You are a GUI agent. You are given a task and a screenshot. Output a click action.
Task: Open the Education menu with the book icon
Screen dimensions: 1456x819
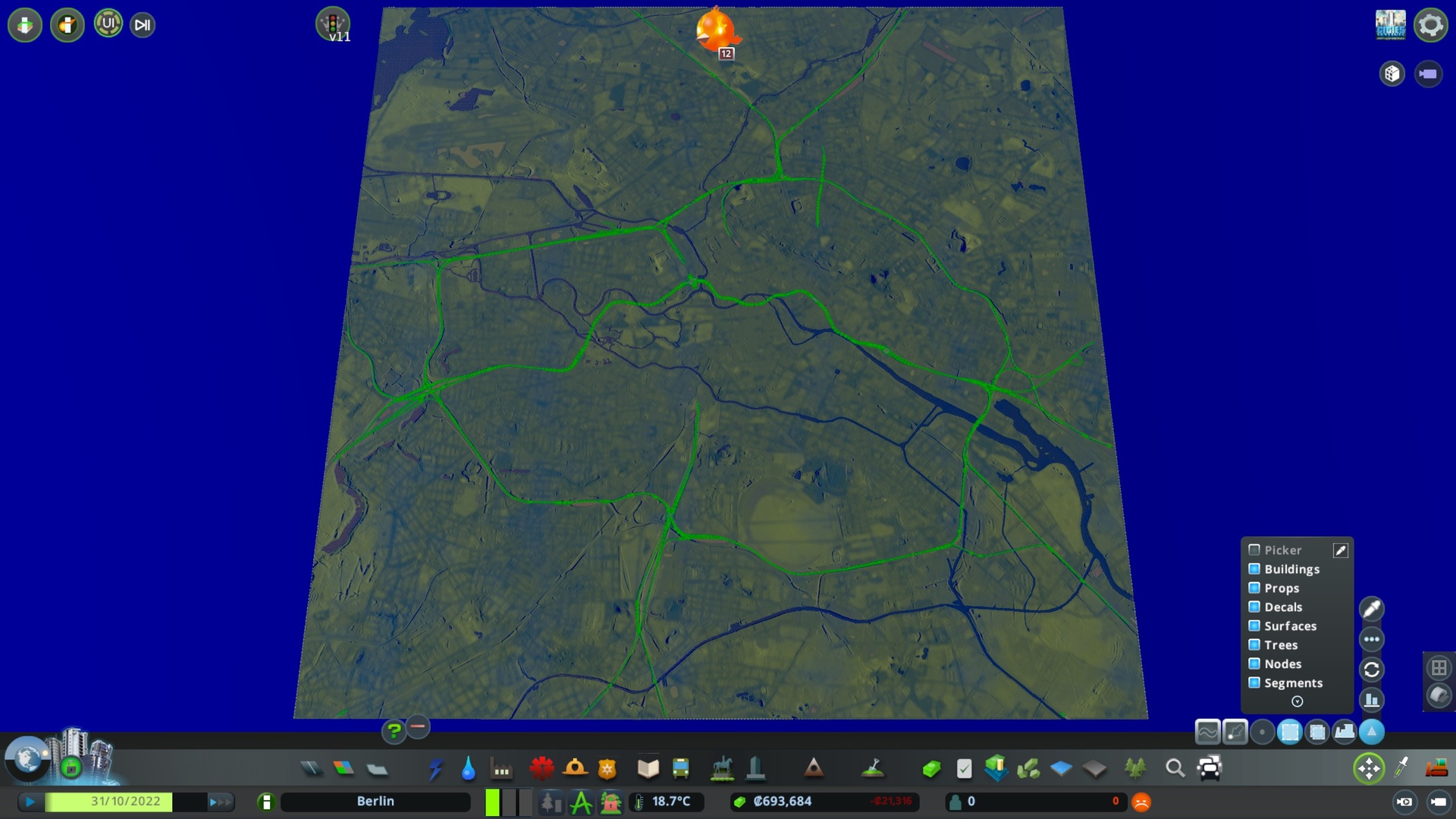point(648,768)
